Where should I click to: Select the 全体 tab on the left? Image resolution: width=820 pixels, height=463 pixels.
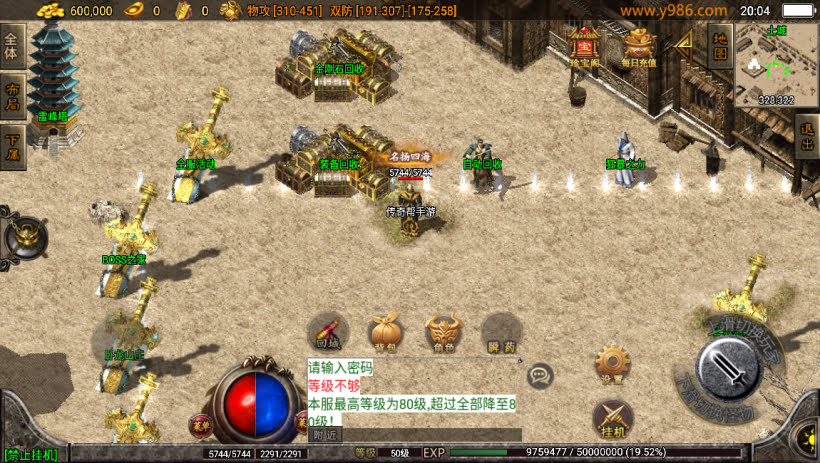(12, 46)
